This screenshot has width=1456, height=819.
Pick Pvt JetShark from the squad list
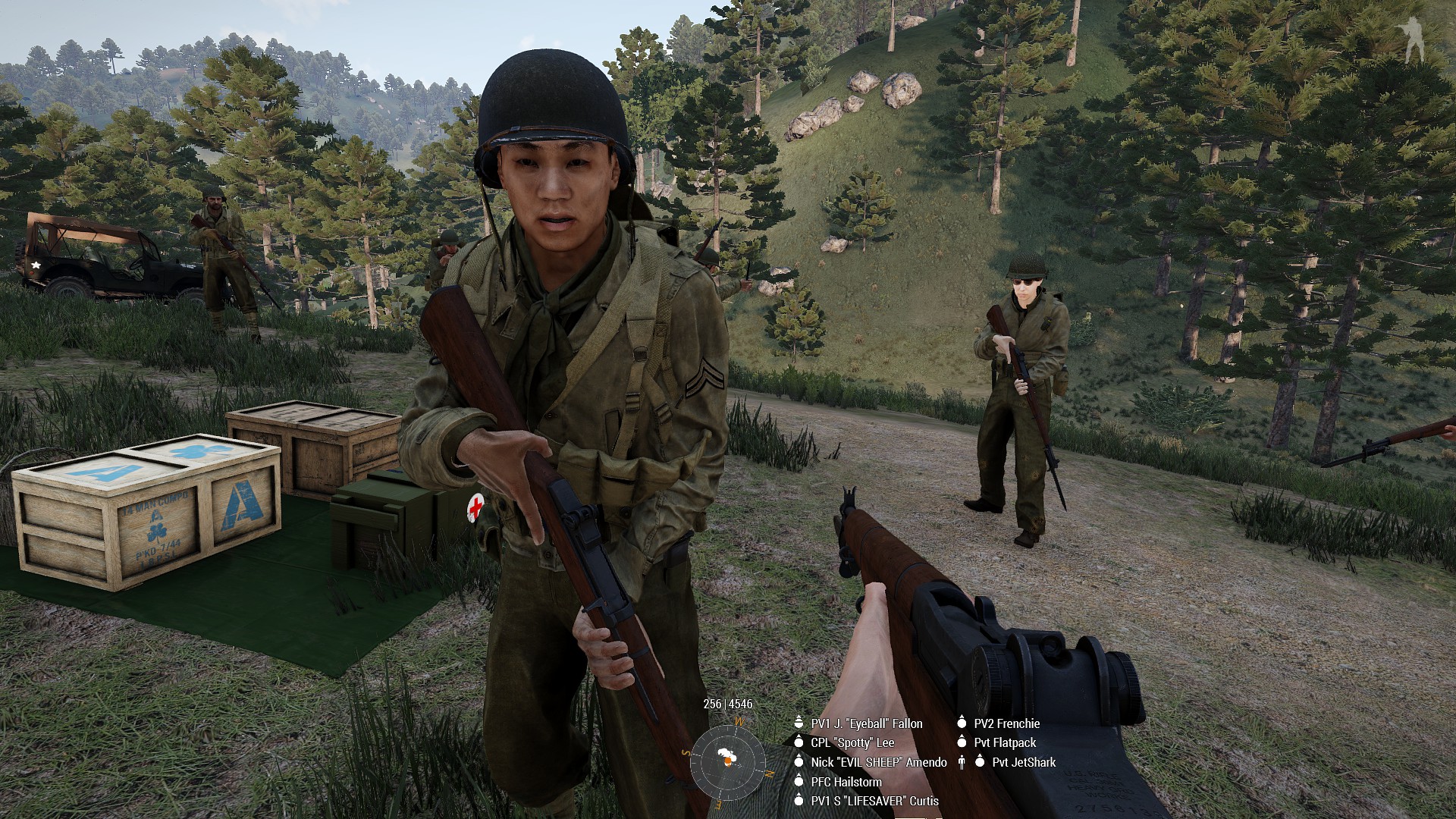(x=1023, y=762)
